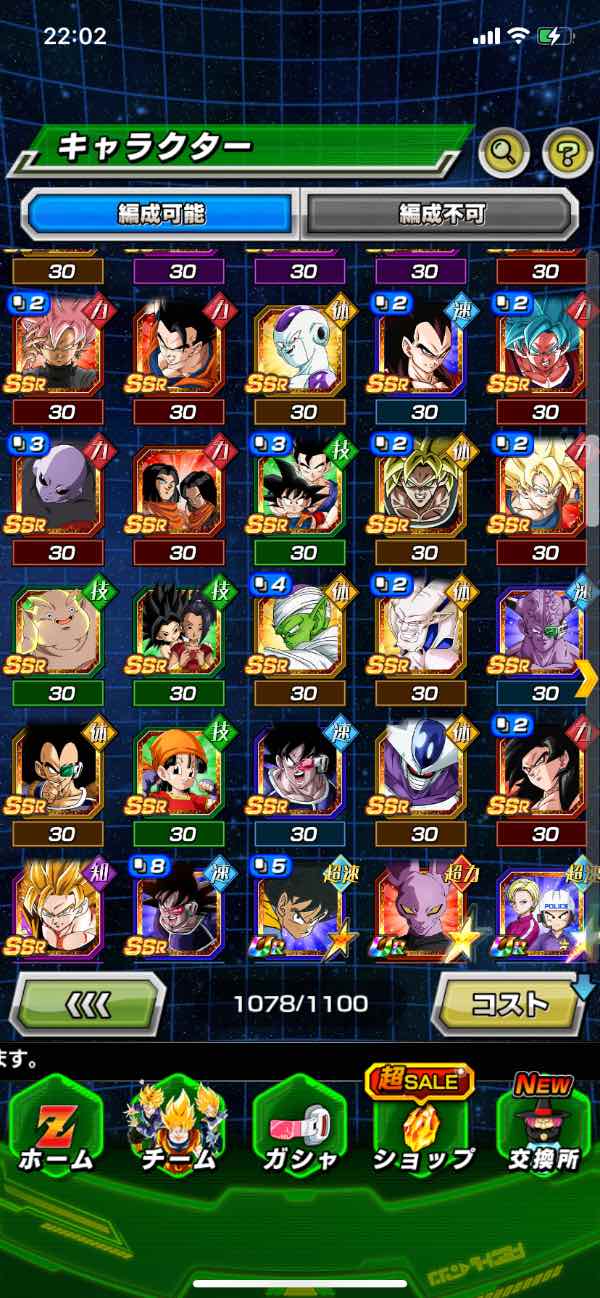Pick the Pan character card
Viewport: 600px width, 1298px height.
pyautogui.click(x=179, y=775)
